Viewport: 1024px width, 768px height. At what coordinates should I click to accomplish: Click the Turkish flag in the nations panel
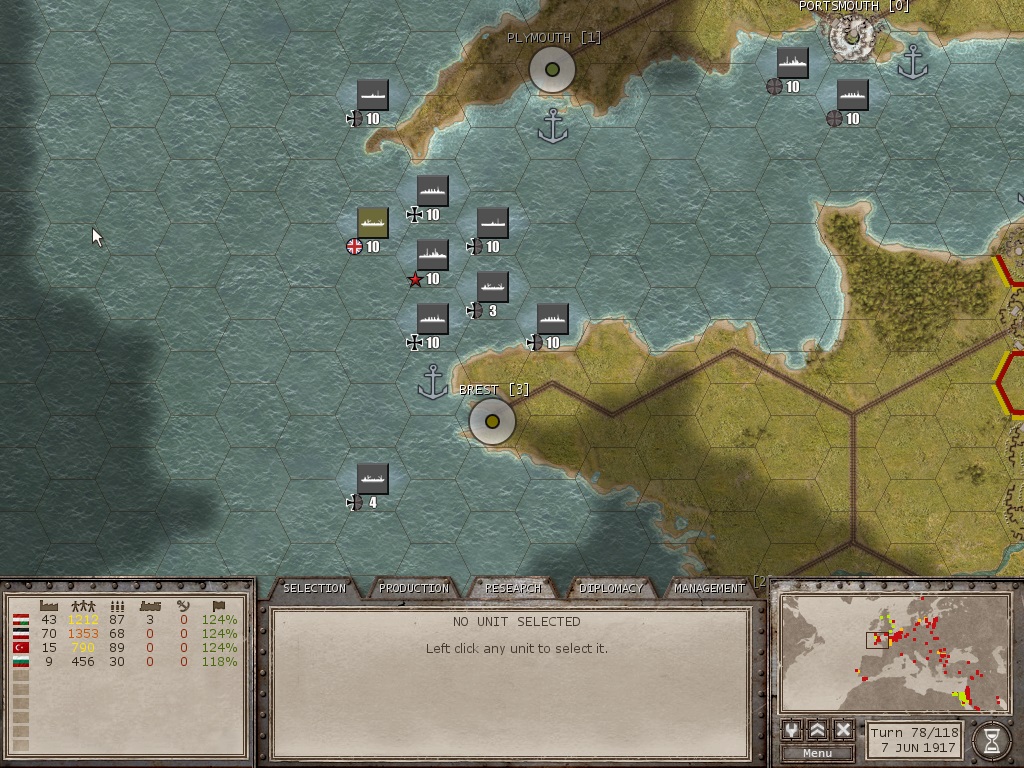point(20,648)
